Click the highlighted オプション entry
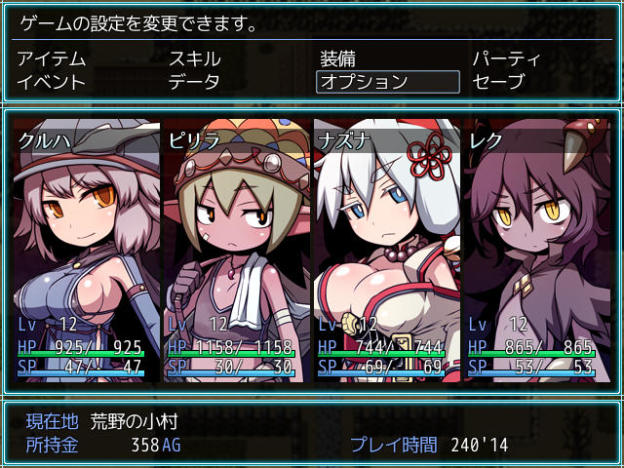The image size is (624, 468). coord(388,82)
